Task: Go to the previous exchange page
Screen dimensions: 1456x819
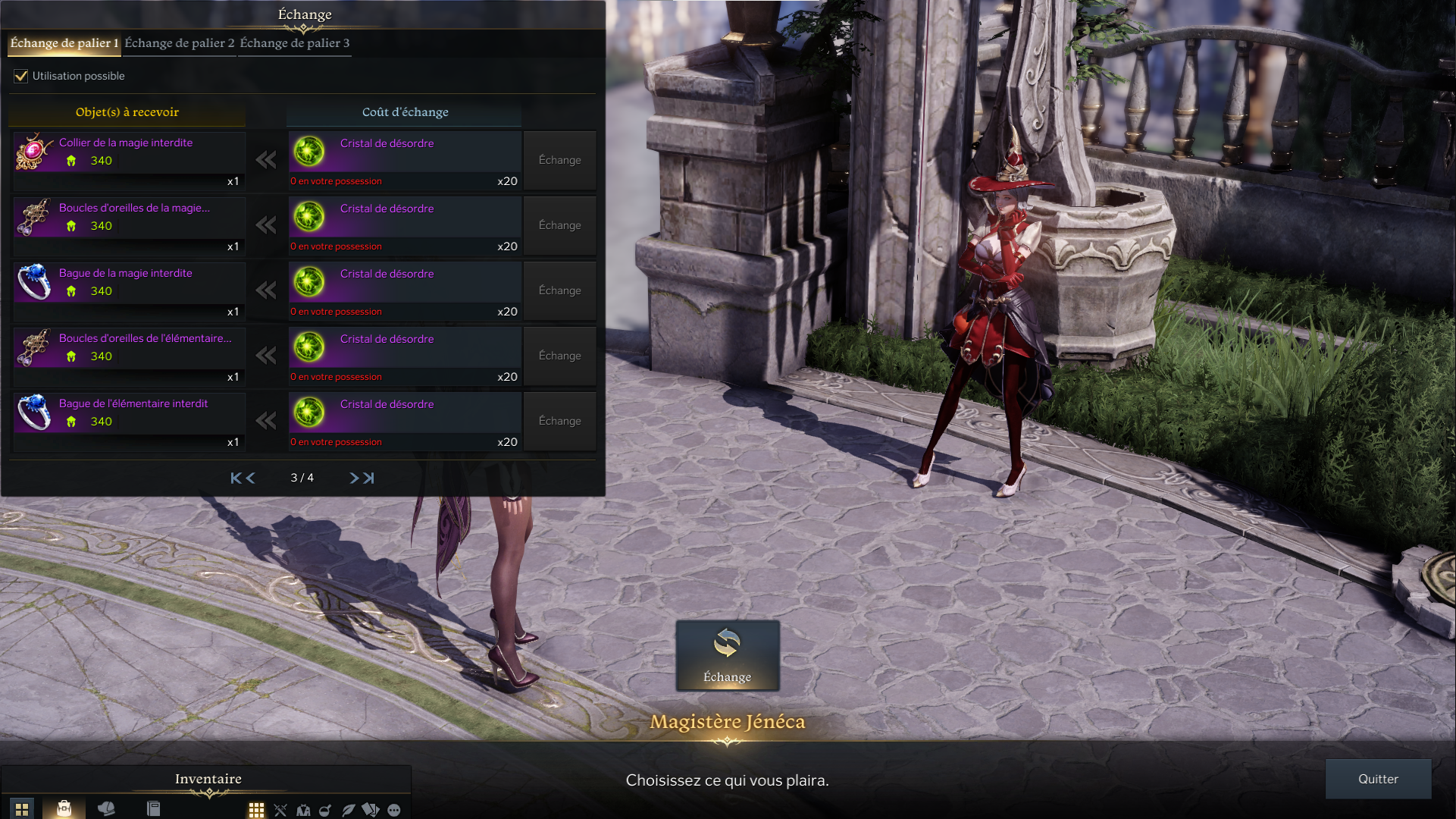Action: pos(251,478)
